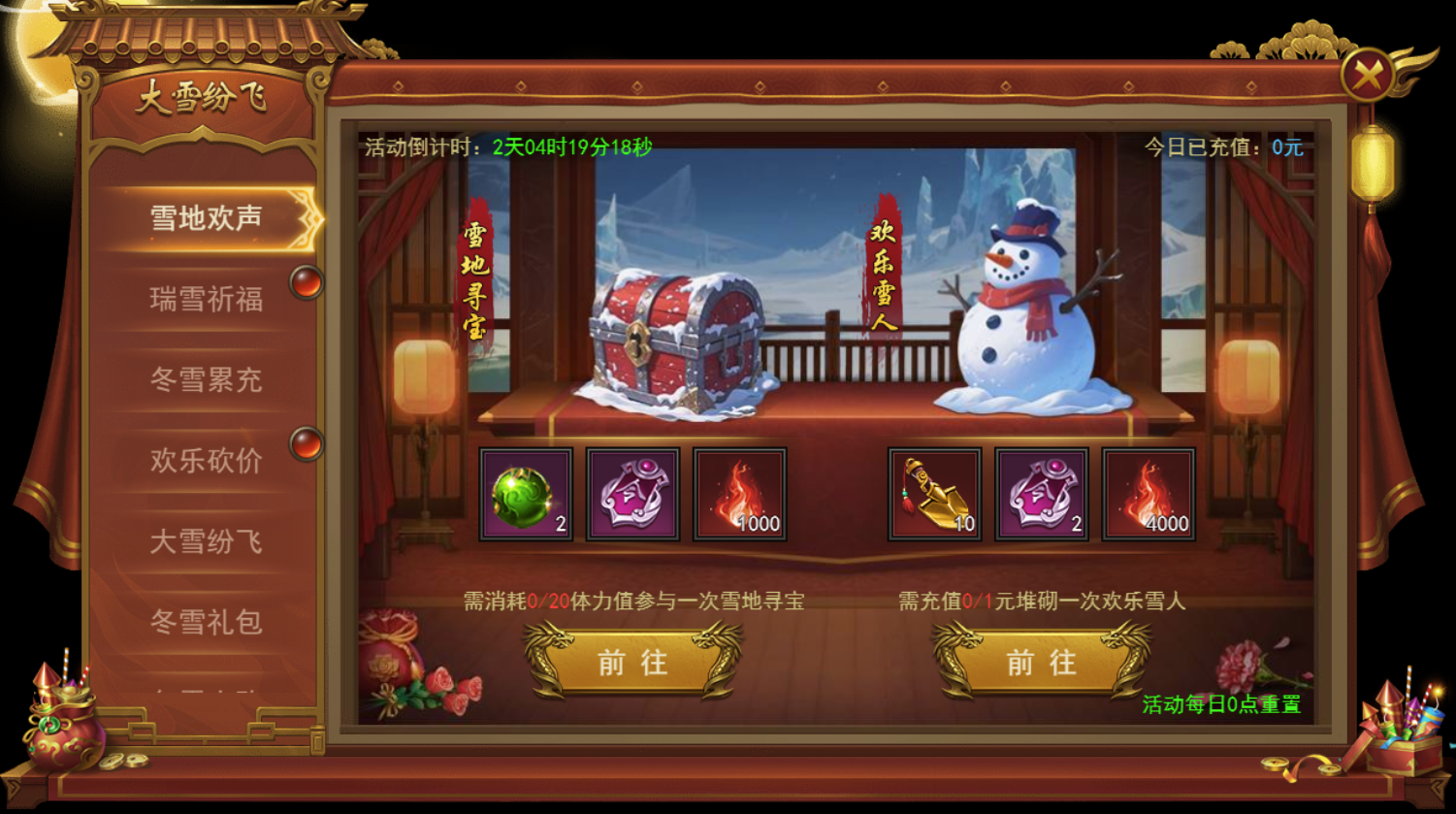Click the red notification dot on 欢乐砍价
Image resolution: width=1456 pixels, height=814 pixels.
point(307,441)
